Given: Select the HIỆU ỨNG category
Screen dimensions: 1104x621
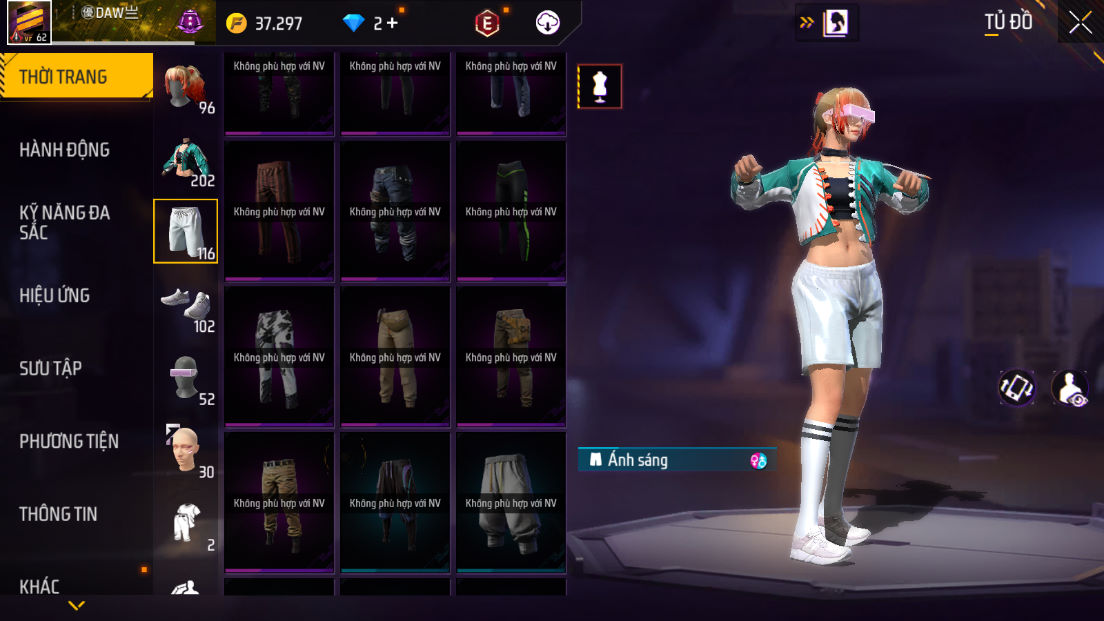Looking at the screenshot, I should tap(55, 295).
